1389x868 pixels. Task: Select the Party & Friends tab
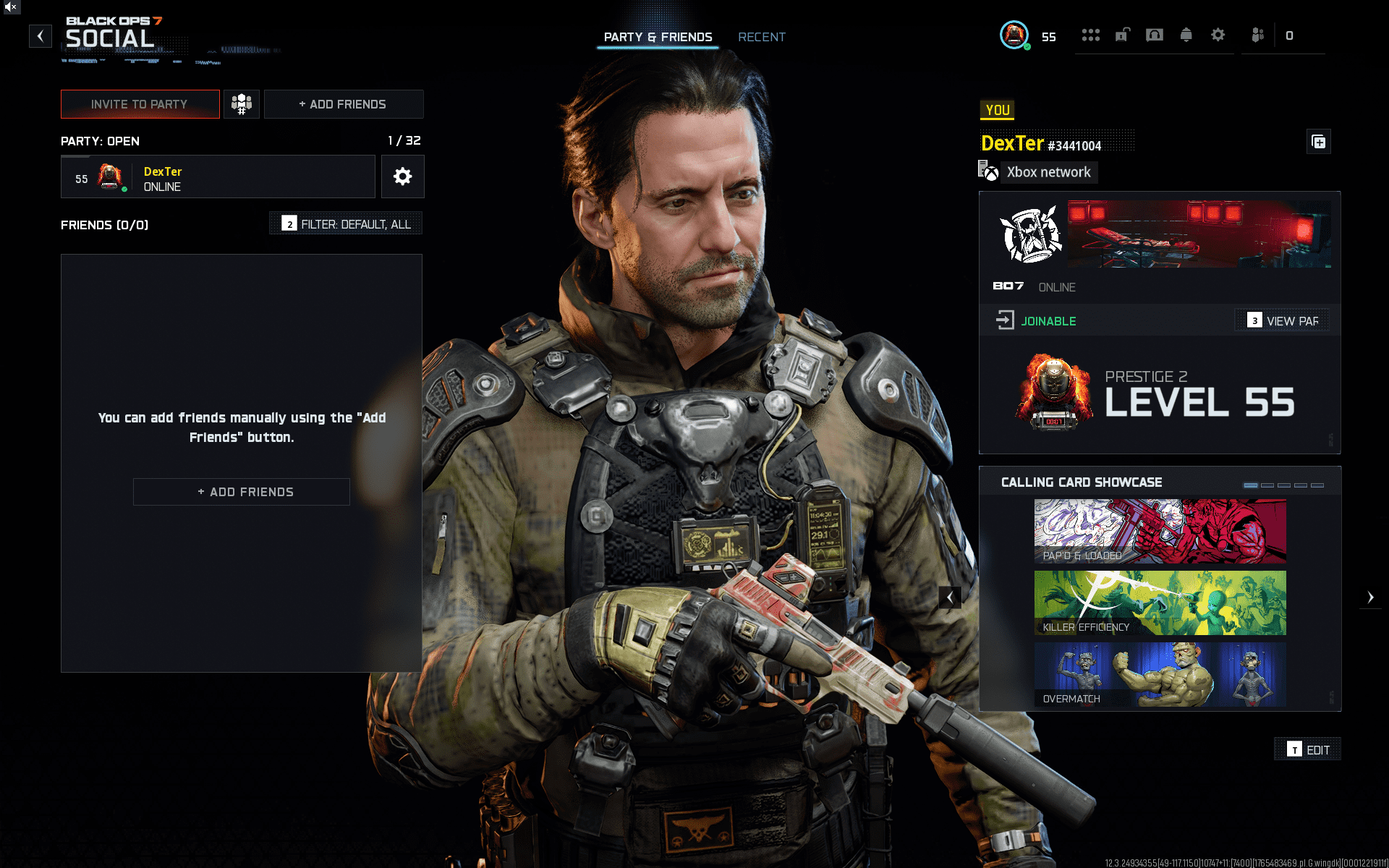(x=658, y=37)
